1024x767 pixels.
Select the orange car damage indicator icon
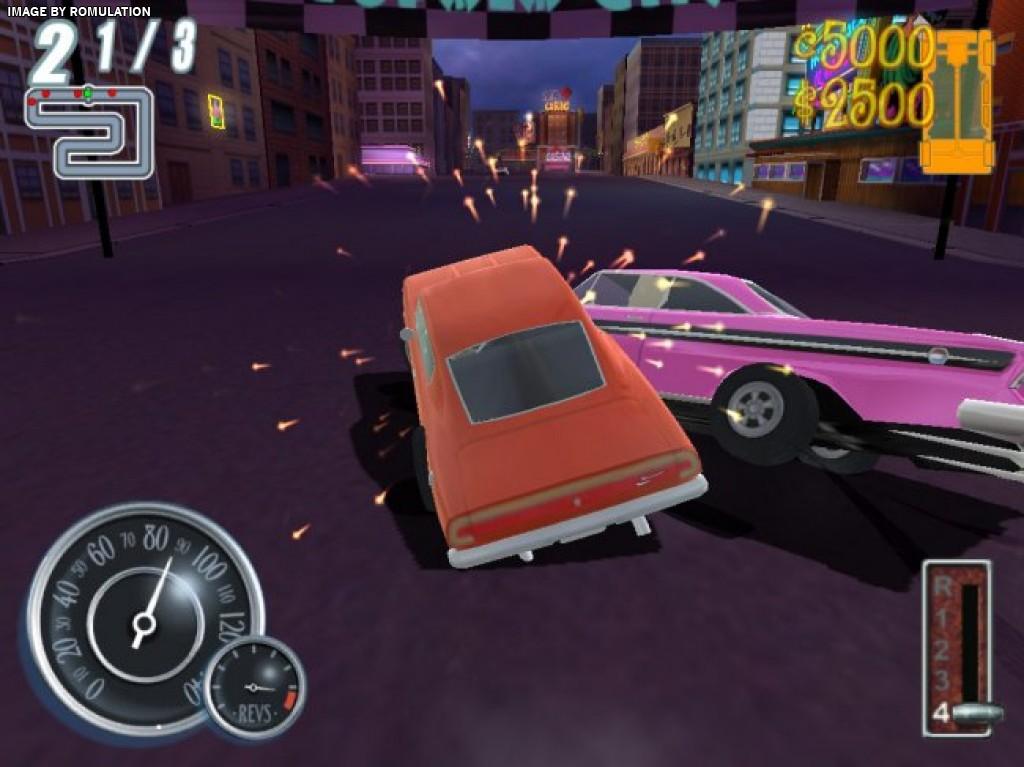[x=956, y=101]
